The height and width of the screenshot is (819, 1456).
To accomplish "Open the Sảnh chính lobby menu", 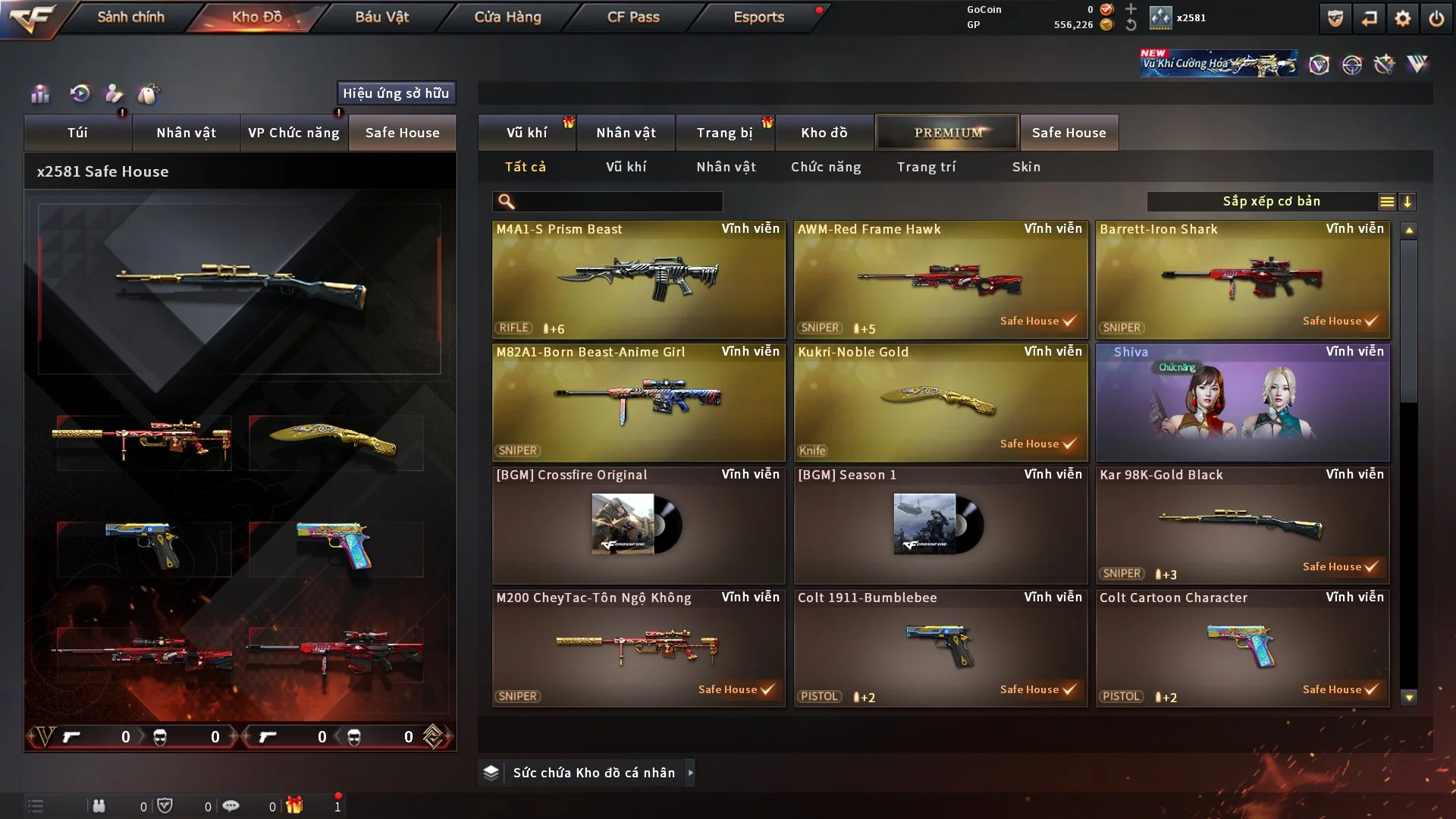I will pos(130,17).
